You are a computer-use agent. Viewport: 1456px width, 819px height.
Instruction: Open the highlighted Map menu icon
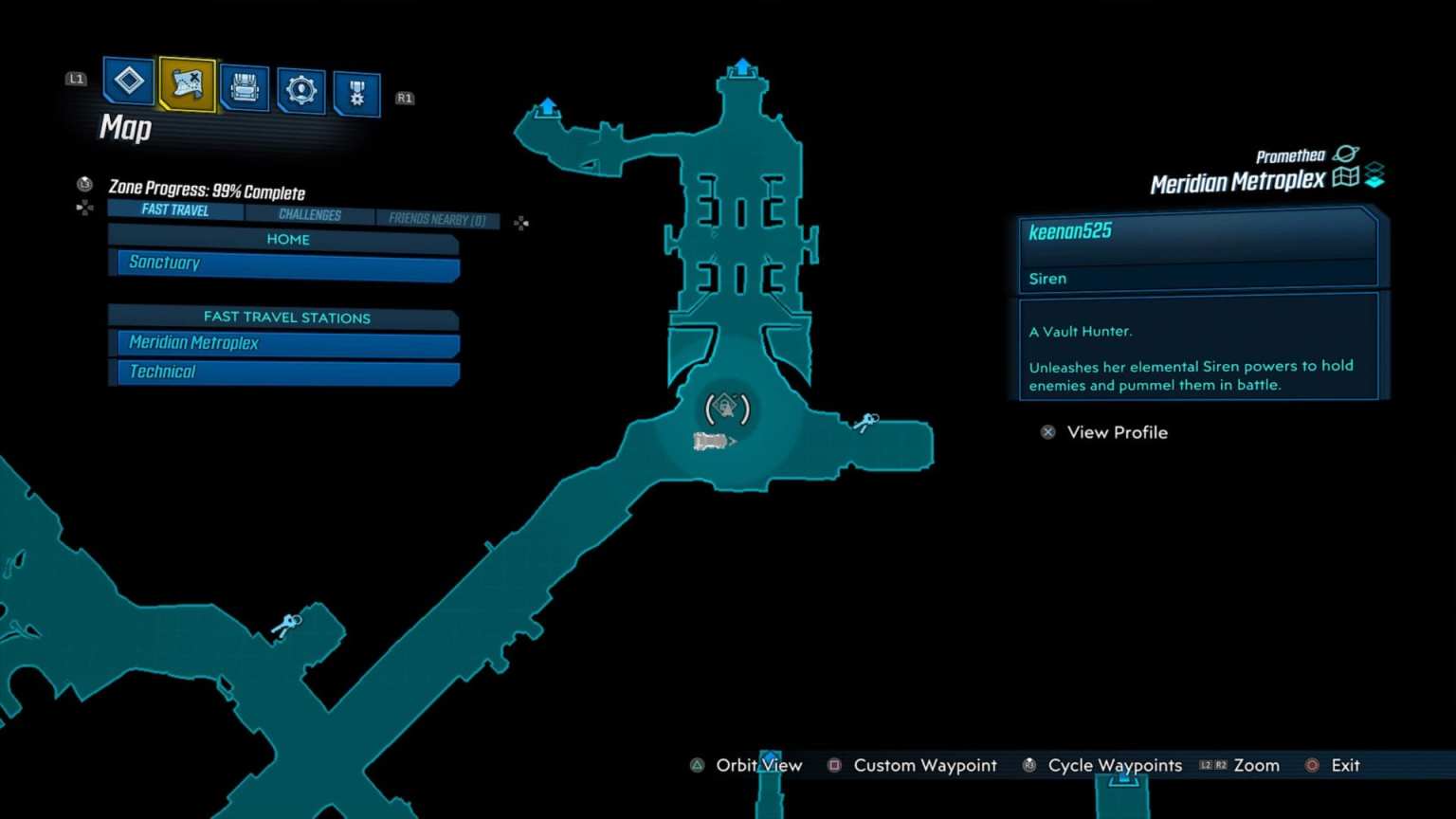pos(187,85)
